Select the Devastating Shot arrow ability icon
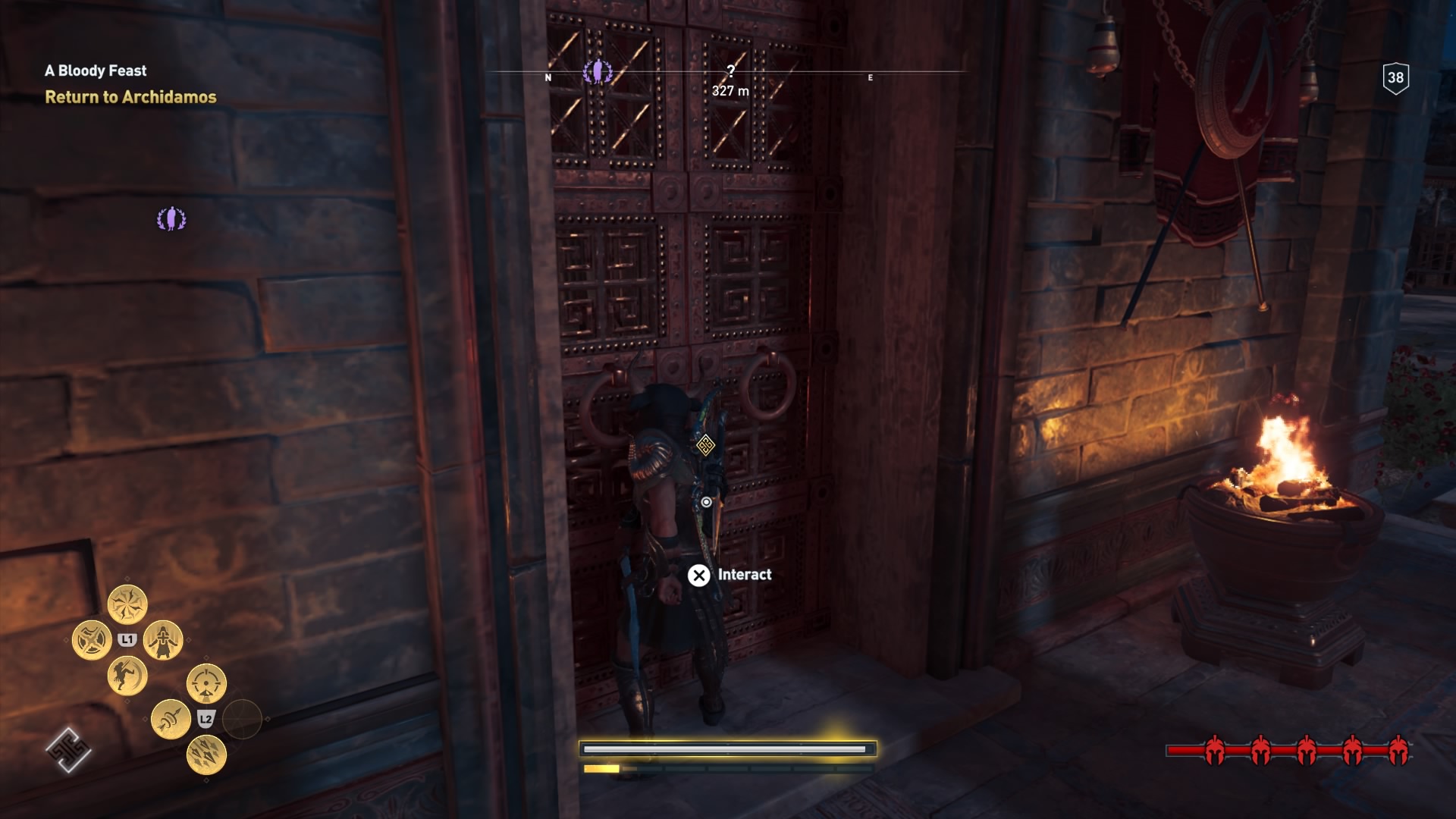Viewport: 1456px width, 819px height. (170, 720)
